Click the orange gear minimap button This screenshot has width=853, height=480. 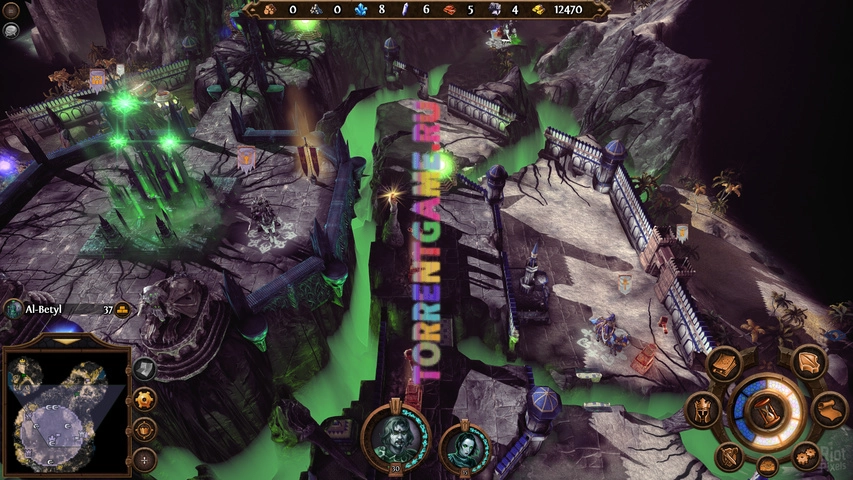click(145, 400)
